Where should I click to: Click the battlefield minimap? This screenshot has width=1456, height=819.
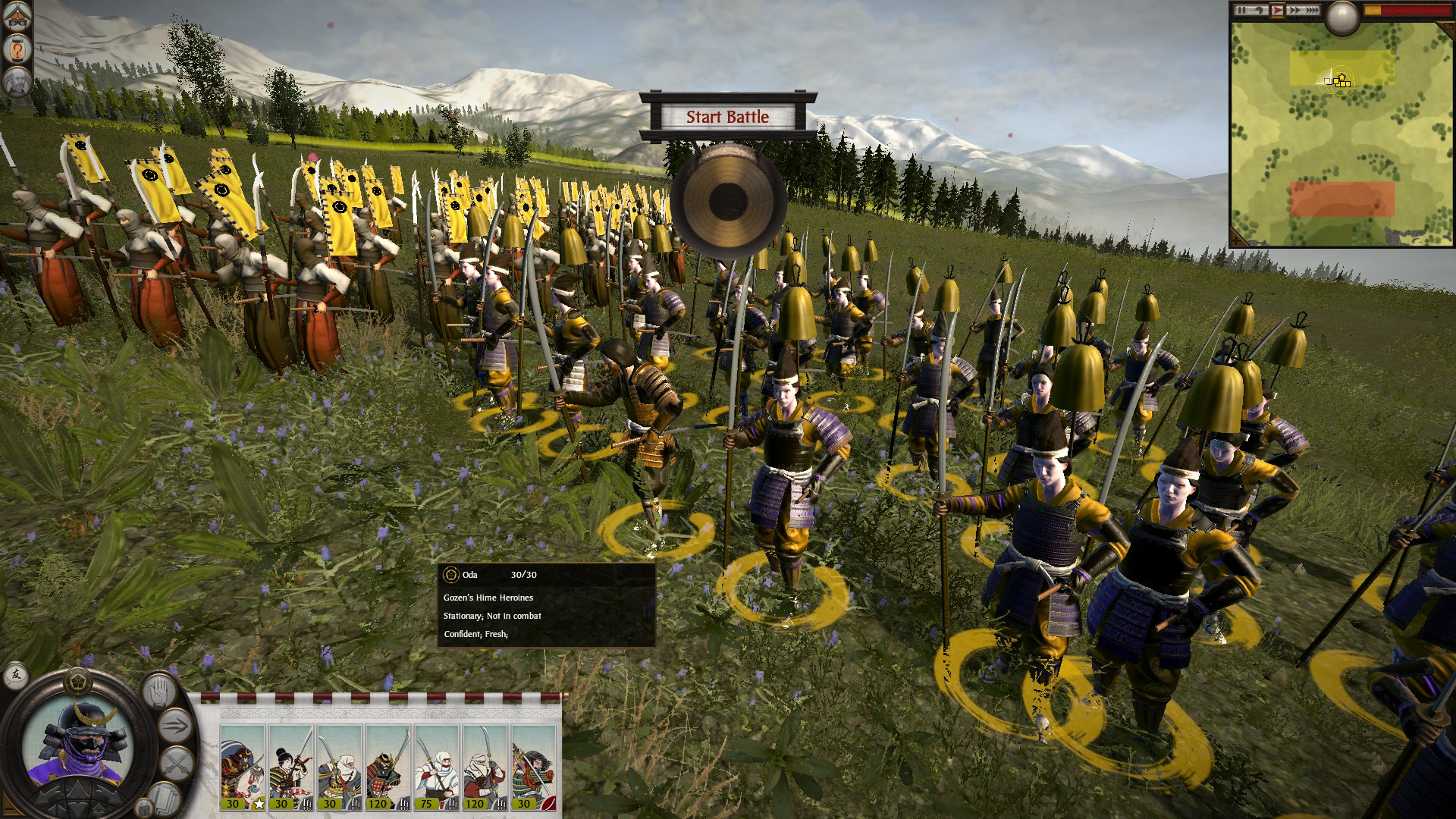1341,136
